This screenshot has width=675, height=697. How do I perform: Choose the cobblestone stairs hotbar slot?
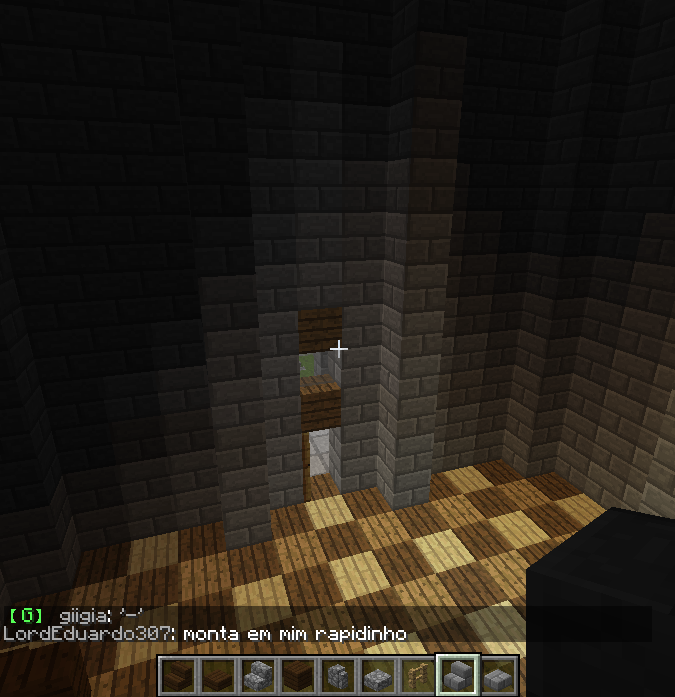[x=259, y=676]
